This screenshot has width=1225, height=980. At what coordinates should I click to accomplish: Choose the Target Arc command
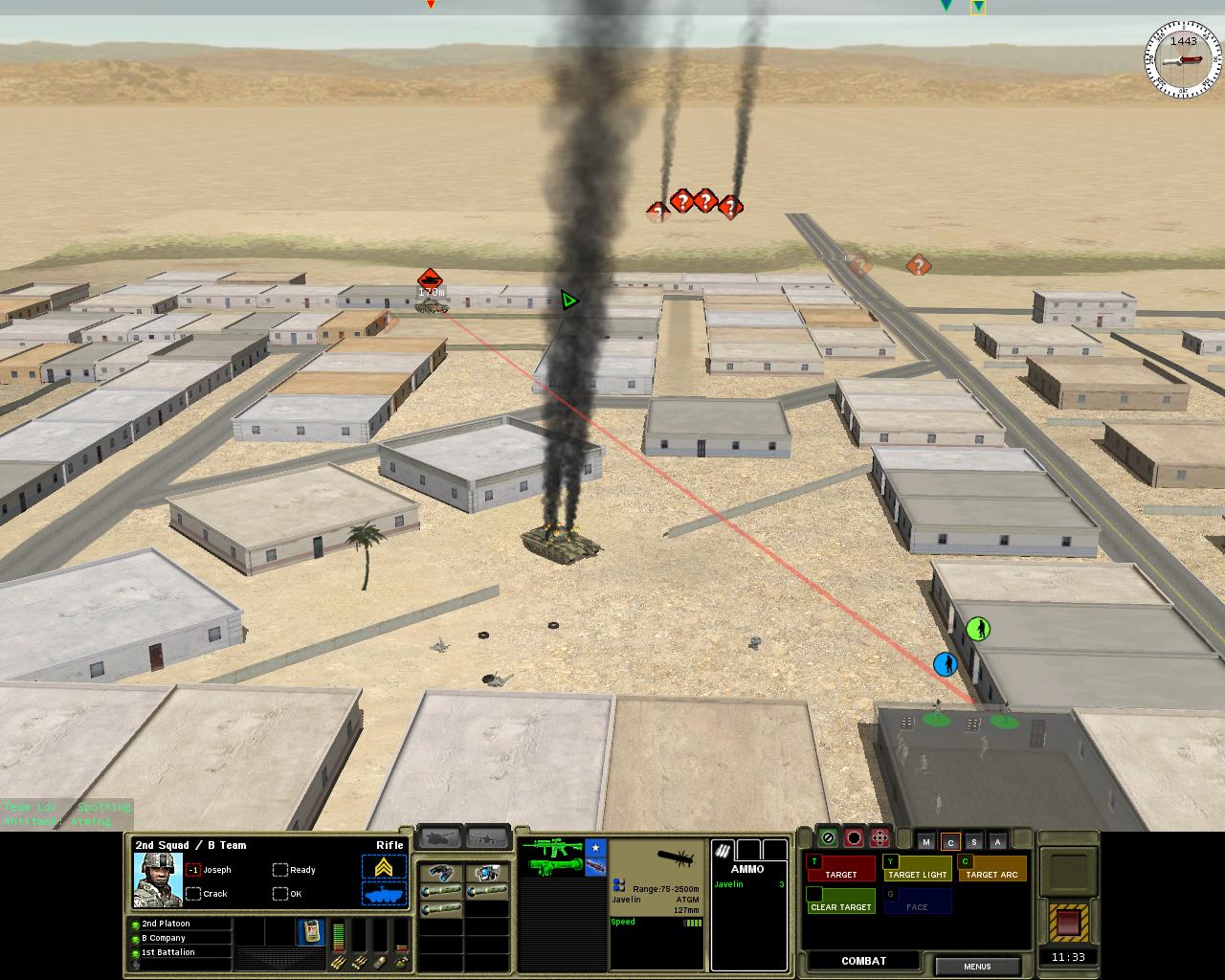pyautogui.click(x=991, y=868)
